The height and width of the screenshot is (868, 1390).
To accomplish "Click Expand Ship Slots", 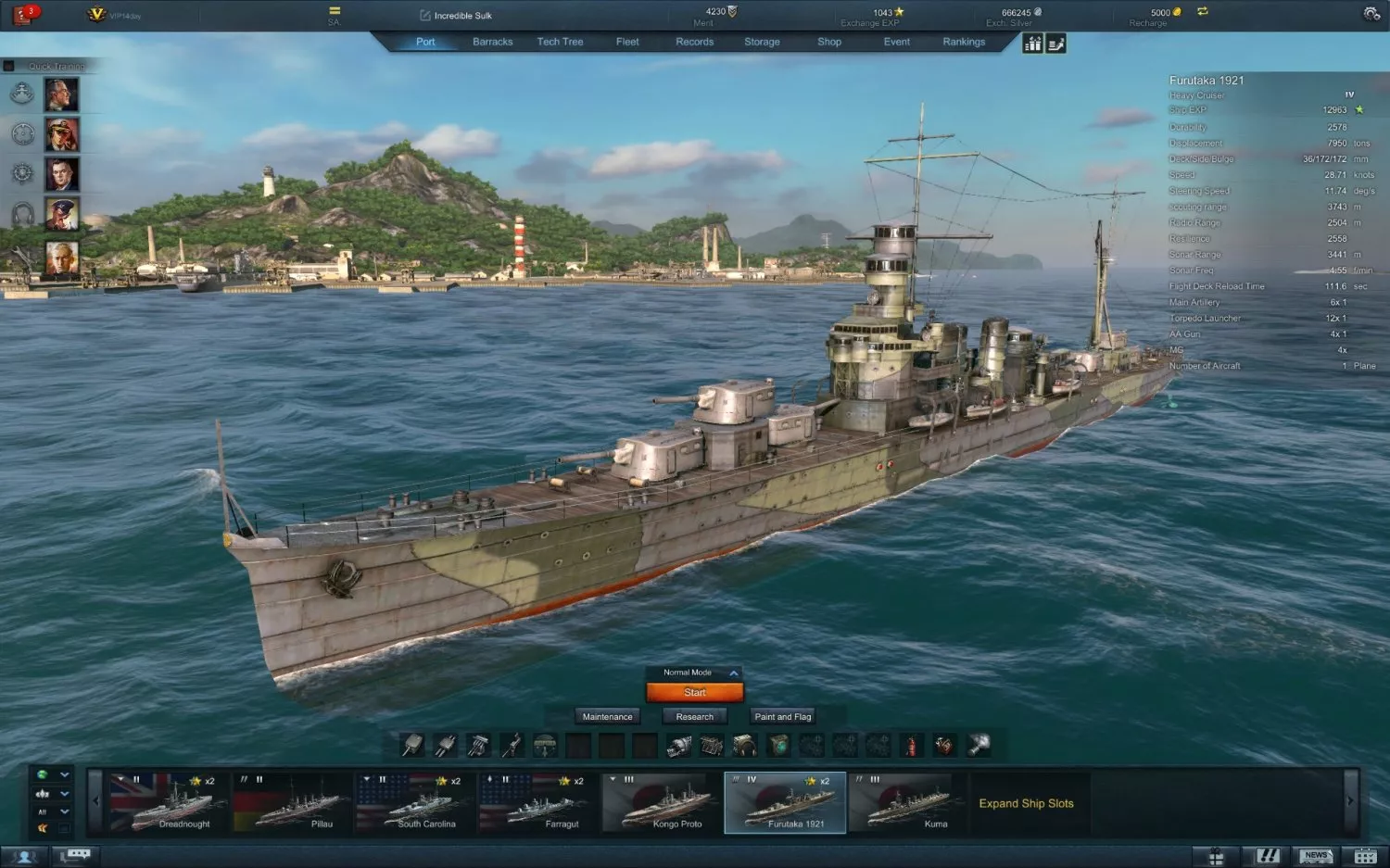I will point(1028,803).
